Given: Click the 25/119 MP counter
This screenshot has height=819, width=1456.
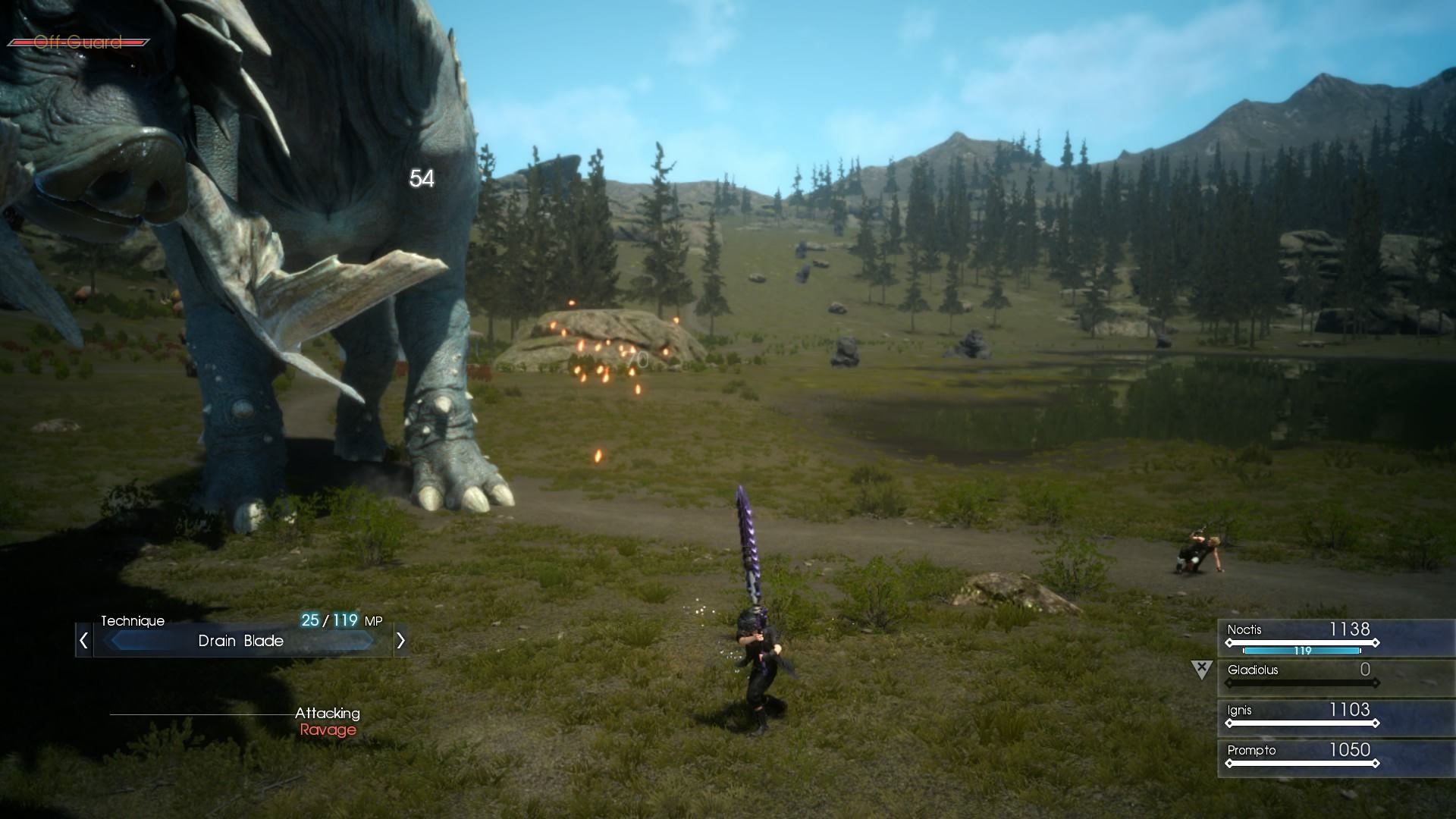Looking at the screenshot, I should point(331,620).
